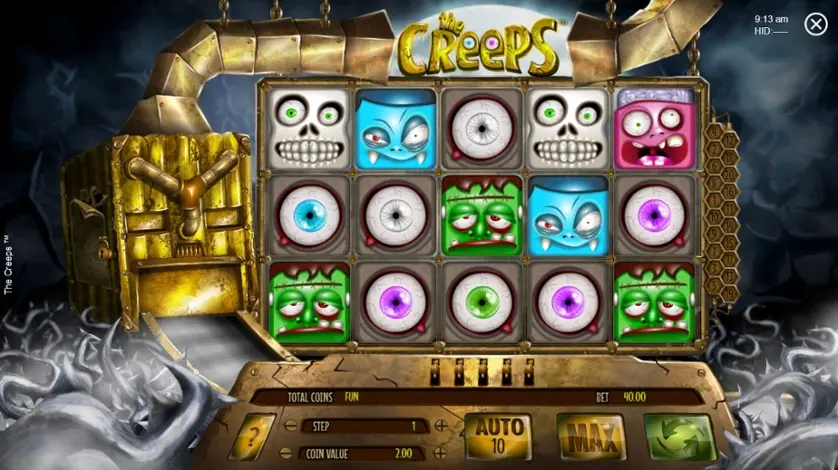Start Auto 10 spins
The height and width of the screenshot is (470, 838).
coord(498,436)
